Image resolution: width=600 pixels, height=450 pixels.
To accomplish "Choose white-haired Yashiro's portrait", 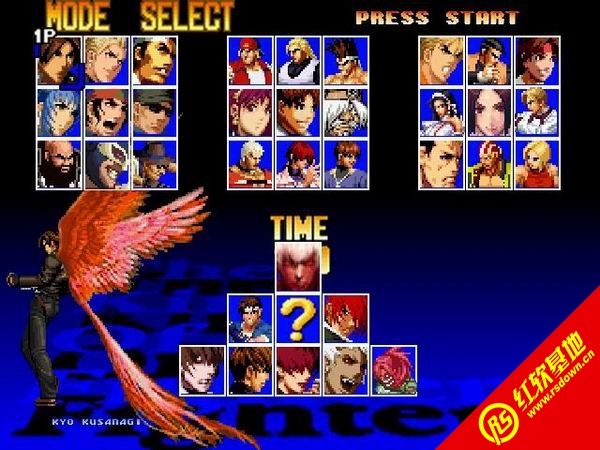I will [x=249, y=162].
